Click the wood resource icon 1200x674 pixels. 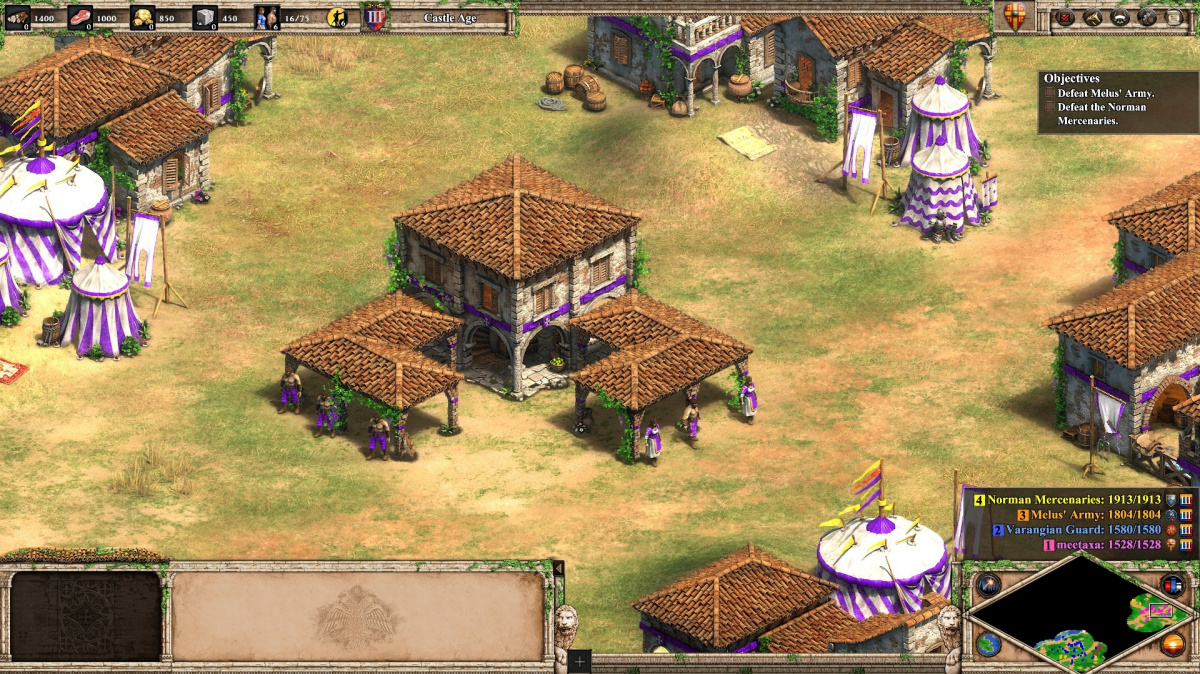point(17,17)
